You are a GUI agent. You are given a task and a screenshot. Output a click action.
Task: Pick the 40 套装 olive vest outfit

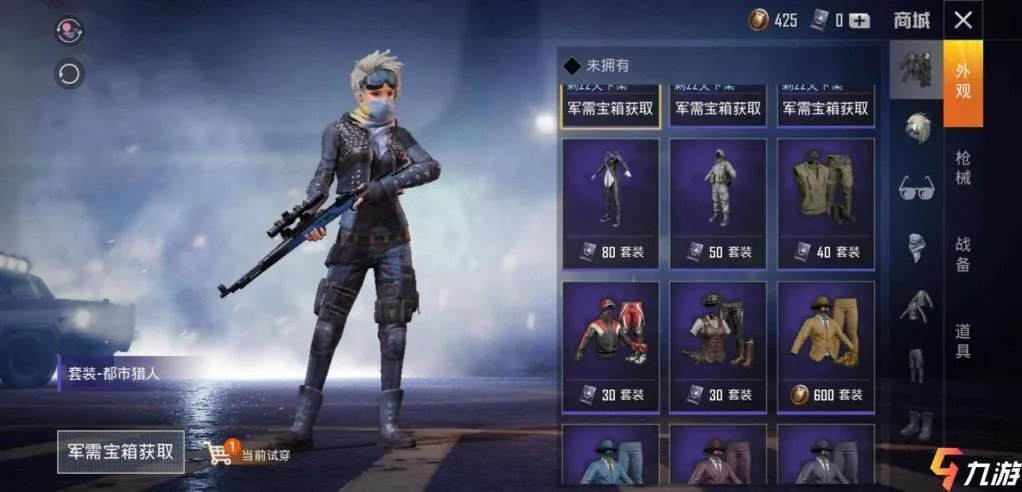click(826, 203)
